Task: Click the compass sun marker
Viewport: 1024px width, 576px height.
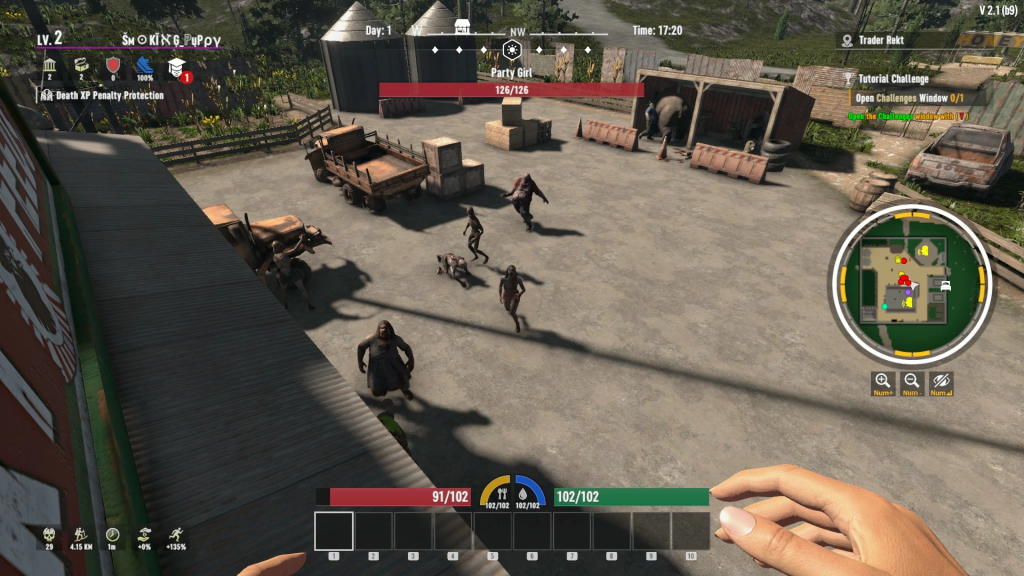Action: click(512, 49)
